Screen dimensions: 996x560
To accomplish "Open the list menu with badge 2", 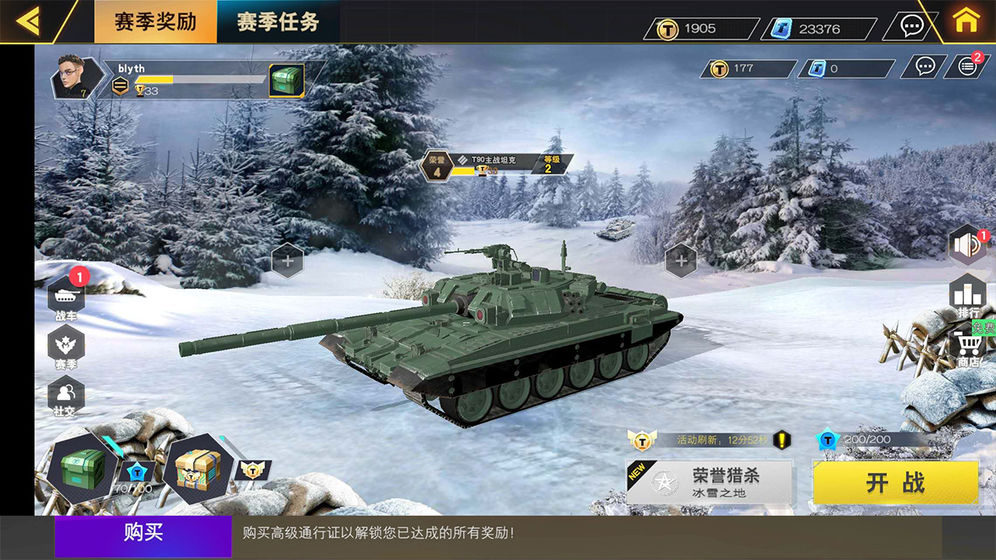I will [x=967, y=67].
